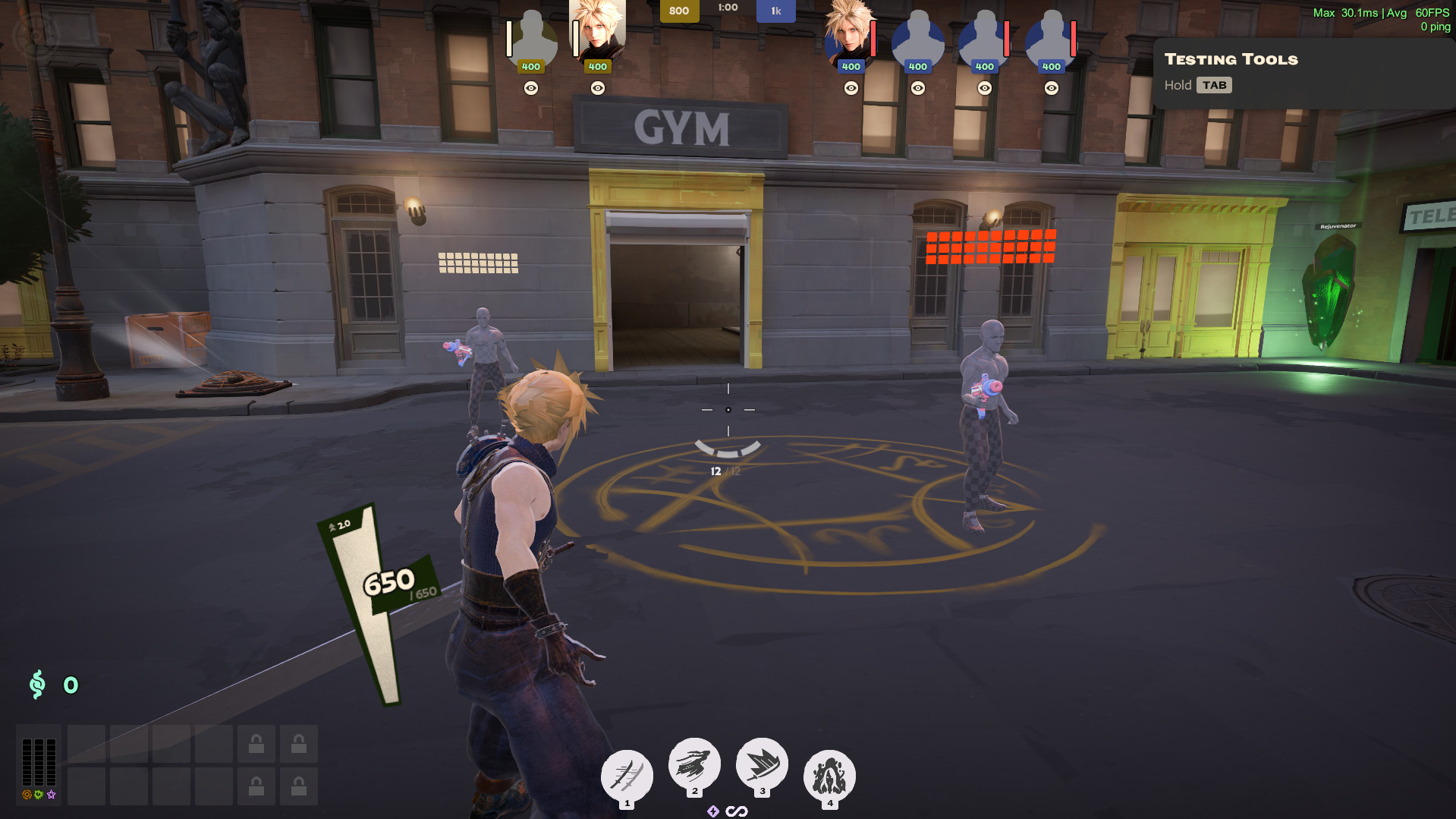This screenshot has height=819, width=1456.
Task: Toggle the eye icon under Cloud's team portrait
Action: pyautogui.click(x=599, y=87)
